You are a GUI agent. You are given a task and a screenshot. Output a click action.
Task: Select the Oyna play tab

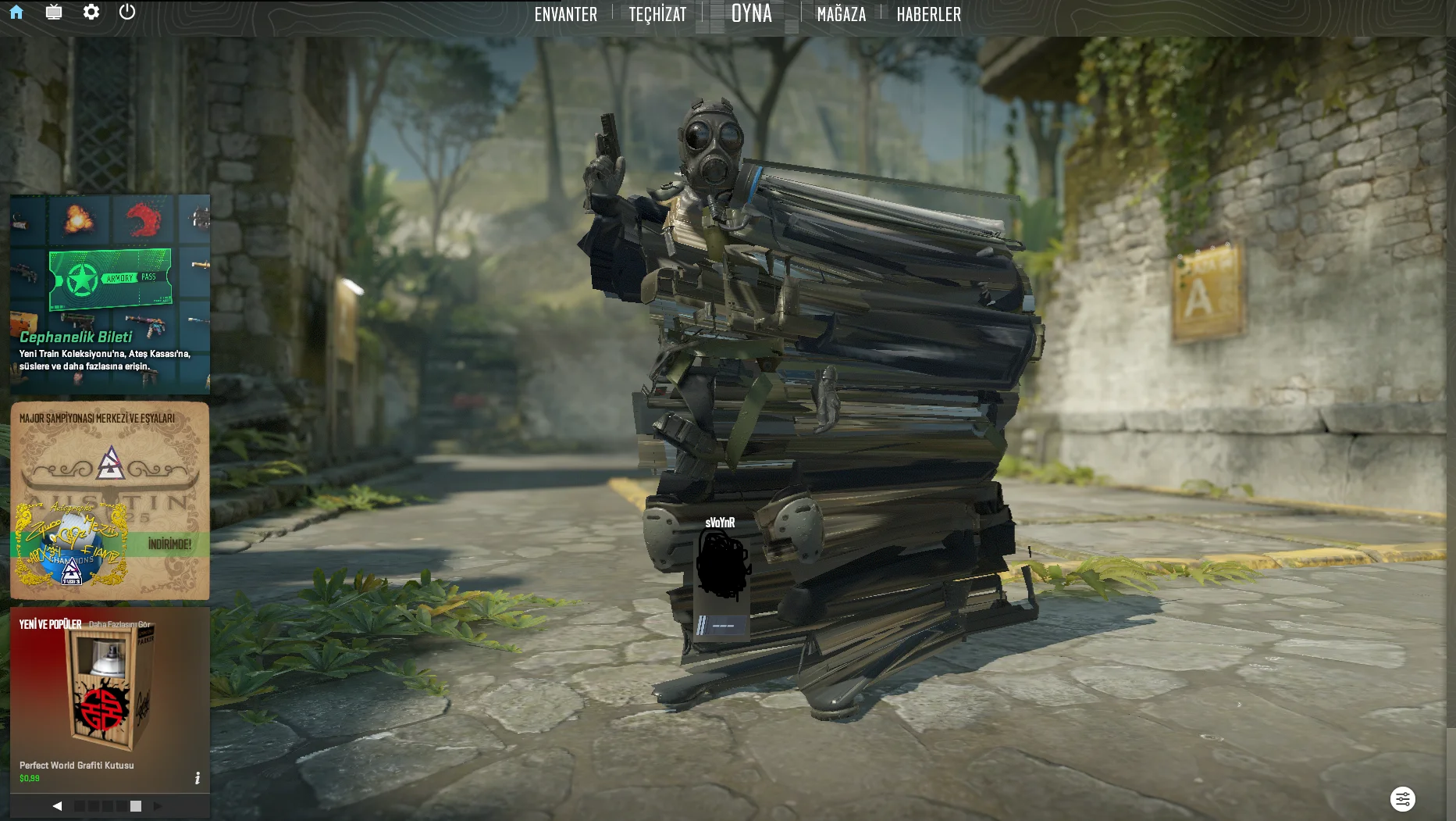point(751,14)
